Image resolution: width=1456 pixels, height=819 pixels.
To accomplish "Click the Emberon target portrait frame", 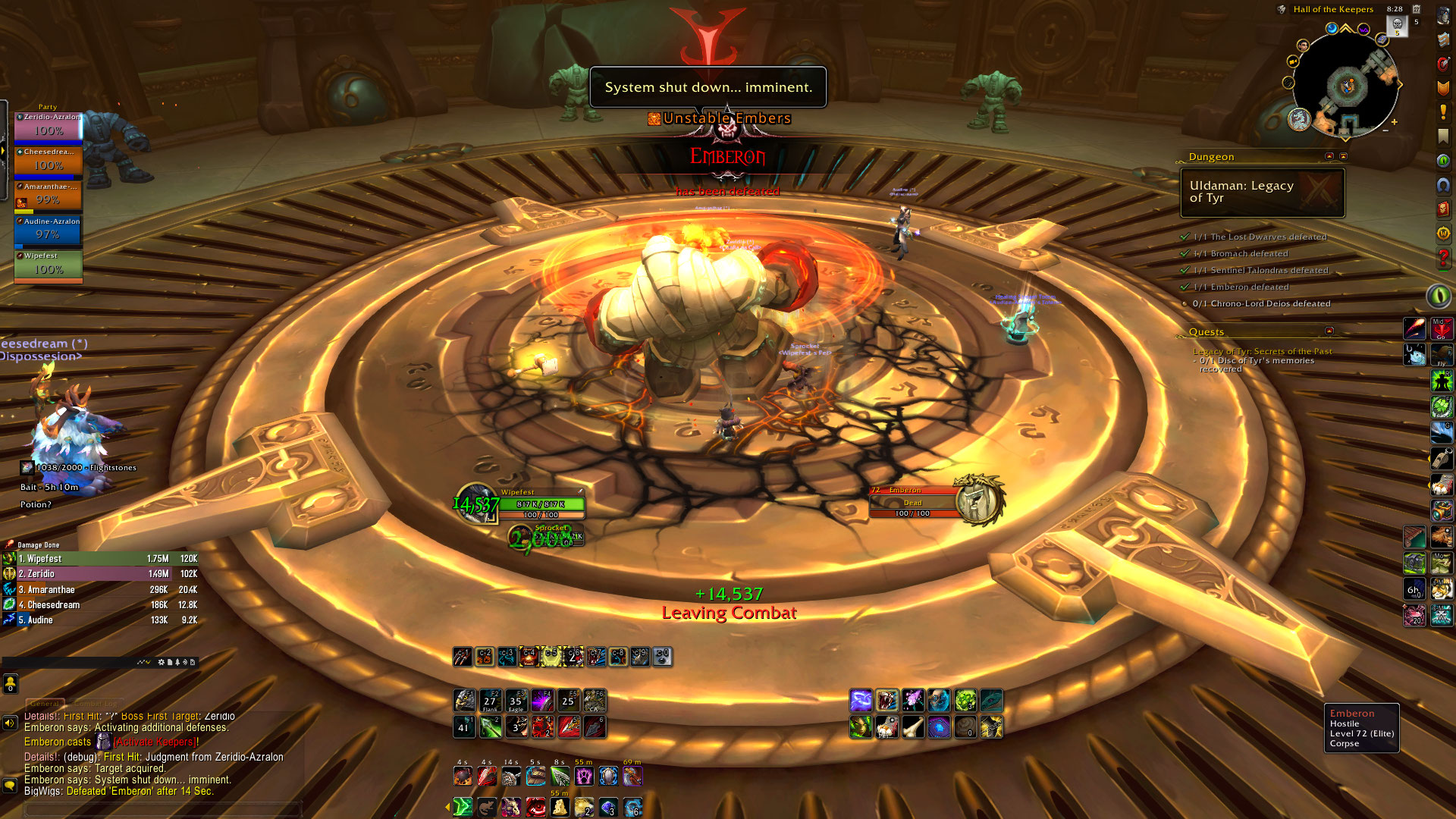I will (x=978, y=501).
